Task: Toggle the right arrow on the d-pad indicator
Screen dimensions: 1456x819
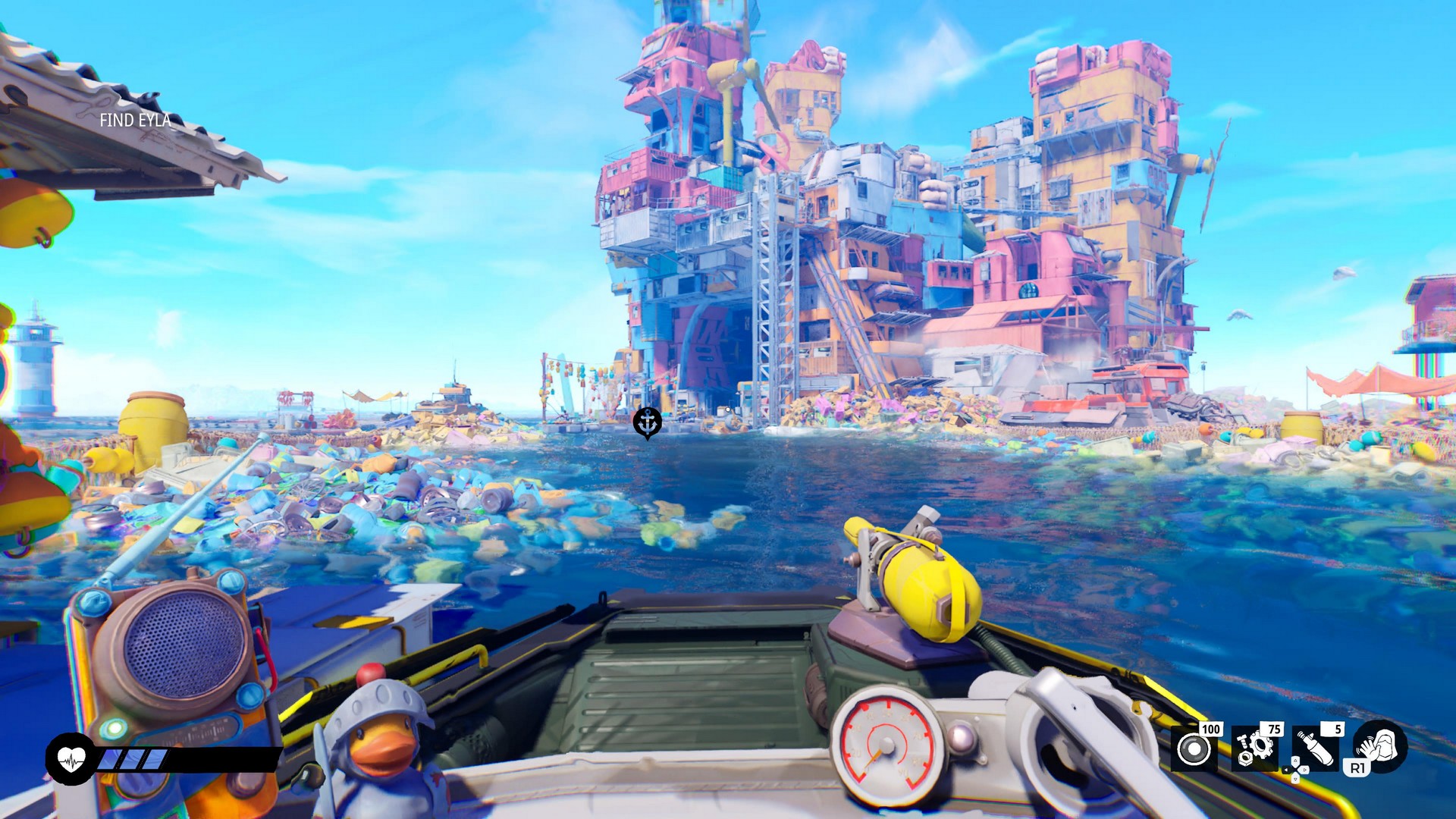Action: 1304,770
